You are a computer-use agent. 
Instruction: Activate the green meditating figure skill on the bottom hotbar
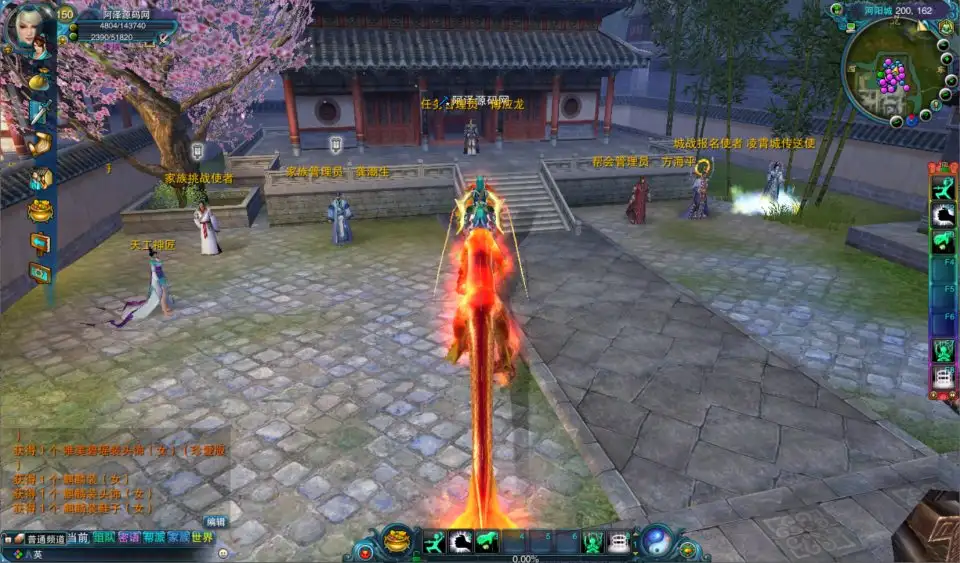(x=594, y=542)
